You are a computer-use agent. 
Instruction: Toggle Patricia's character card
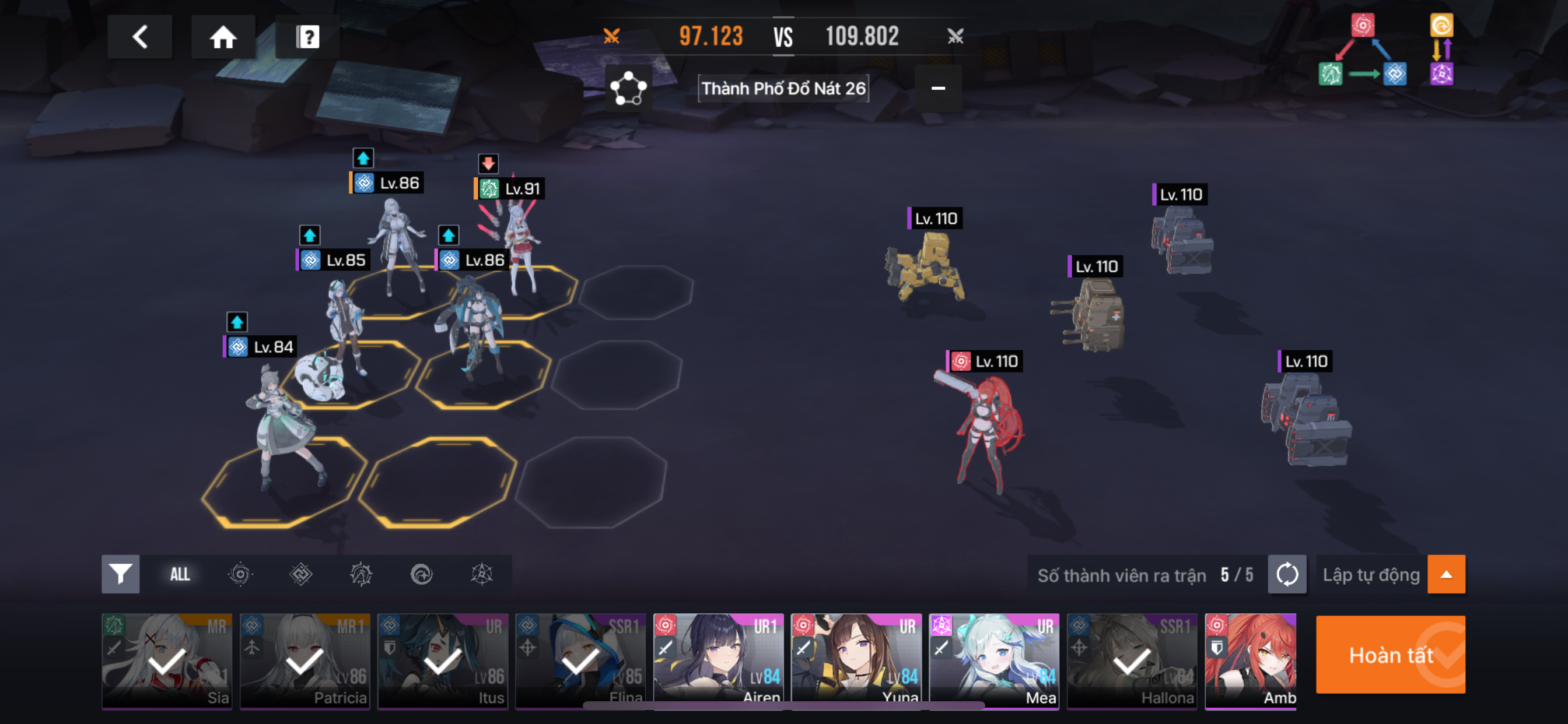[304, 660]
